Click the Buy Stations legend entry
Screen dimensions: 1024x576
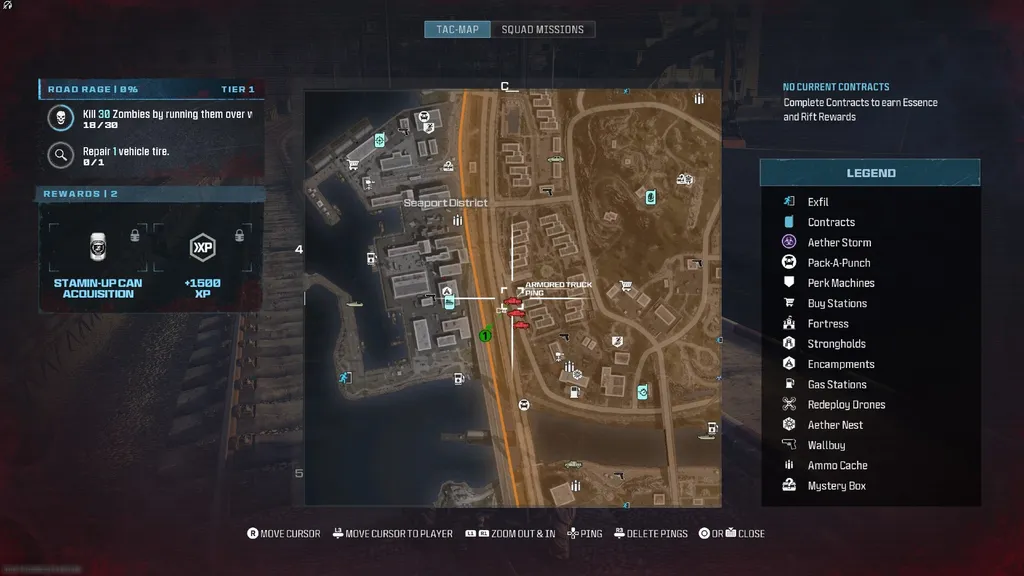(x=837, y=303)
